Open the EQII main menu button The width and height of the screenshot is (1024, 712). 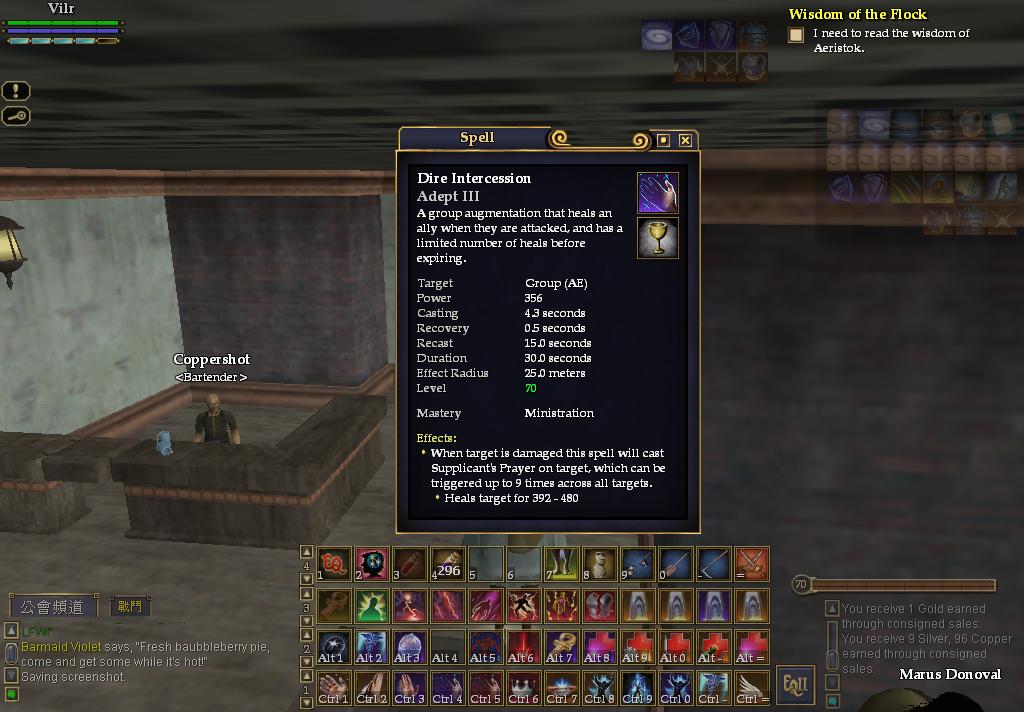tap(796, 685)
